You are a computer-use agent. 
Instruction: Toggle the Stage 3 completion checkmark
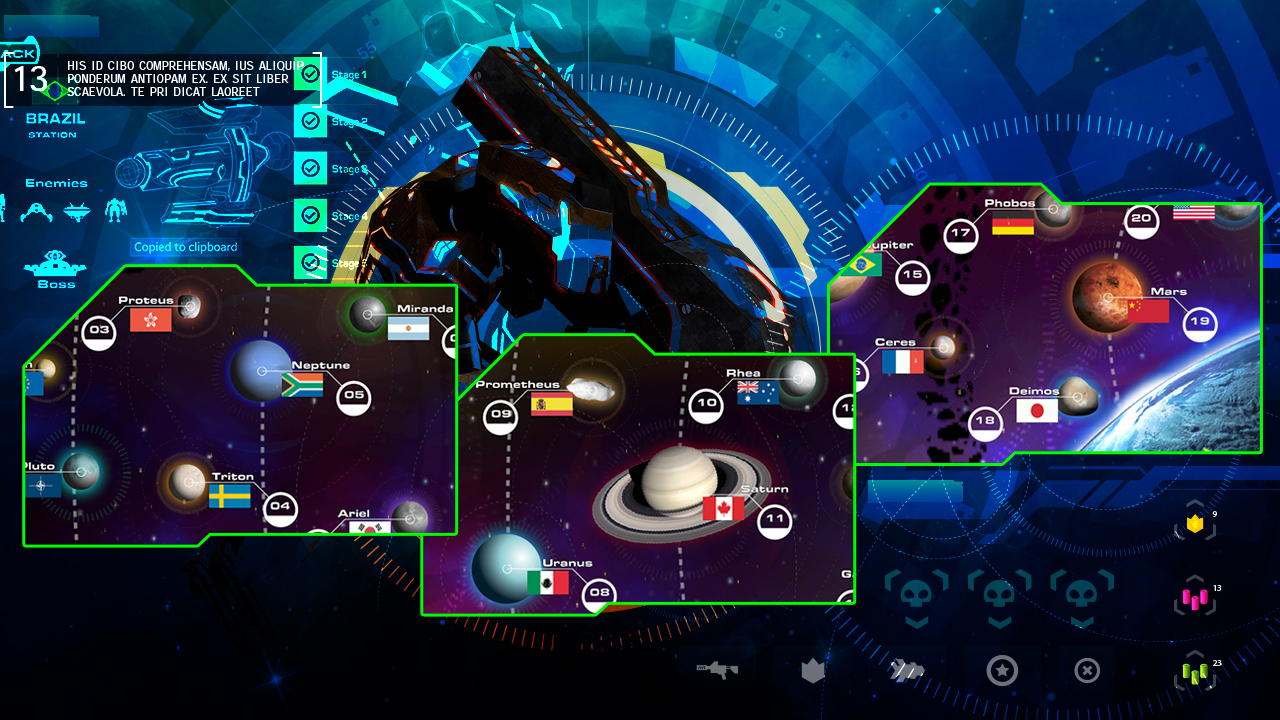[310, 168]
